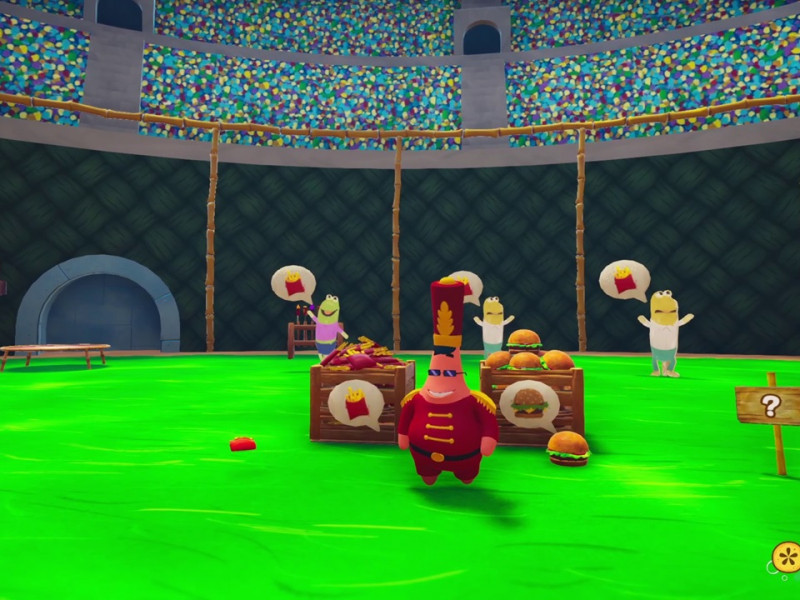Click the yellow starburst icon in the corner

(x=787, y=556)
